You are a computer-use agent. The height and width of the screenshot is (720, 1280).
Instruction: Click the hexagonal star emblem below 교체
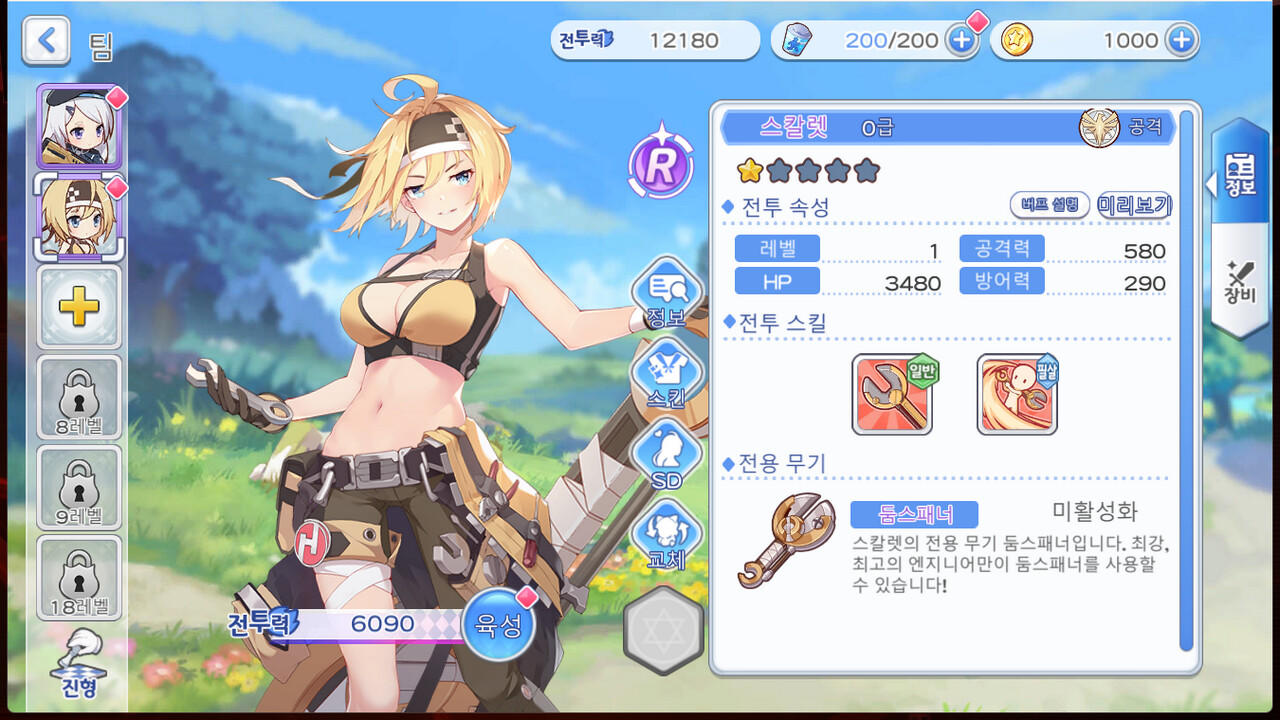pyautogui.click(x=663, y=630)
